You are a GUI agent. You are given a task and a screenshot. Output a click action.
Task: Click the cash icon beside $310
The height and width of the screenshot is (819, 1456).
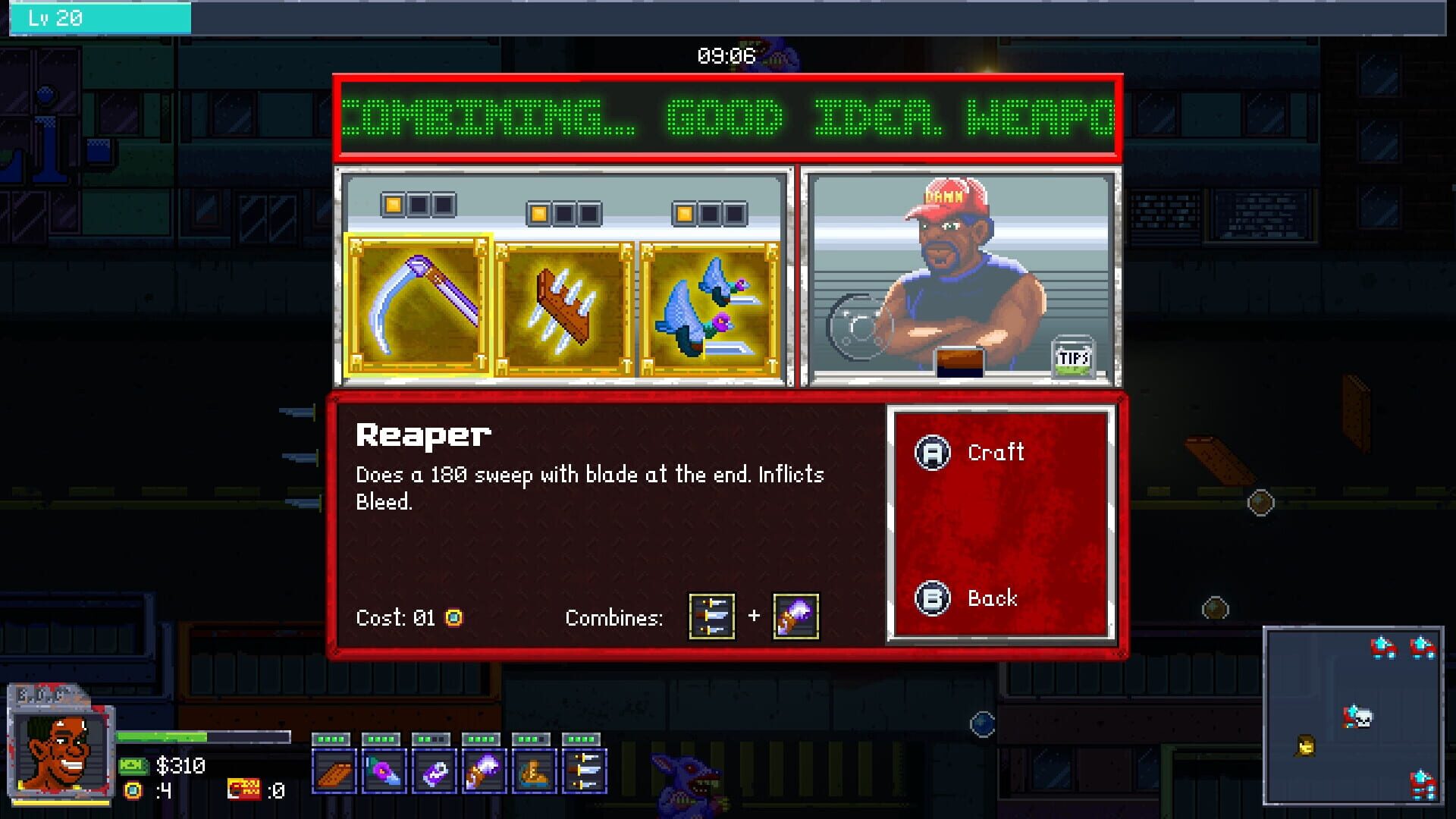pyautogui.click(x=134, y=766)
